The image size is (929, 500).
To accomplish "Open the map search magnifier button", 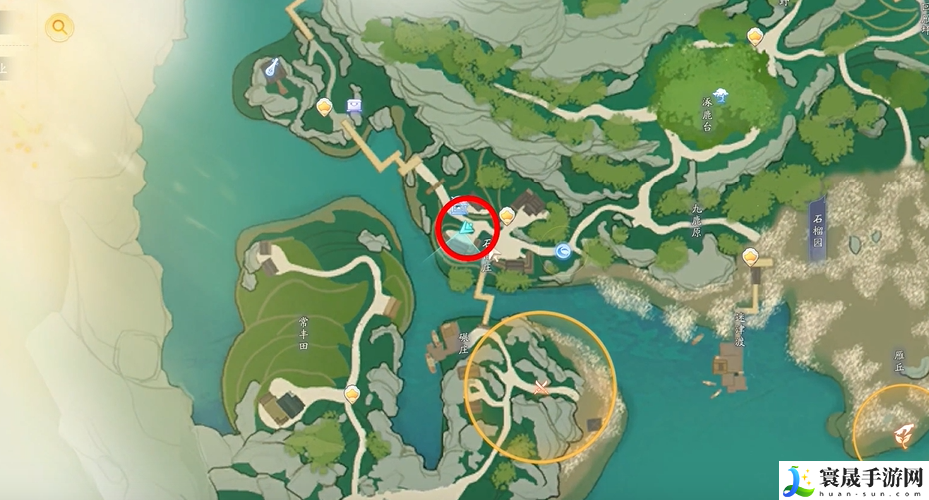I will [x=59, y=27].
